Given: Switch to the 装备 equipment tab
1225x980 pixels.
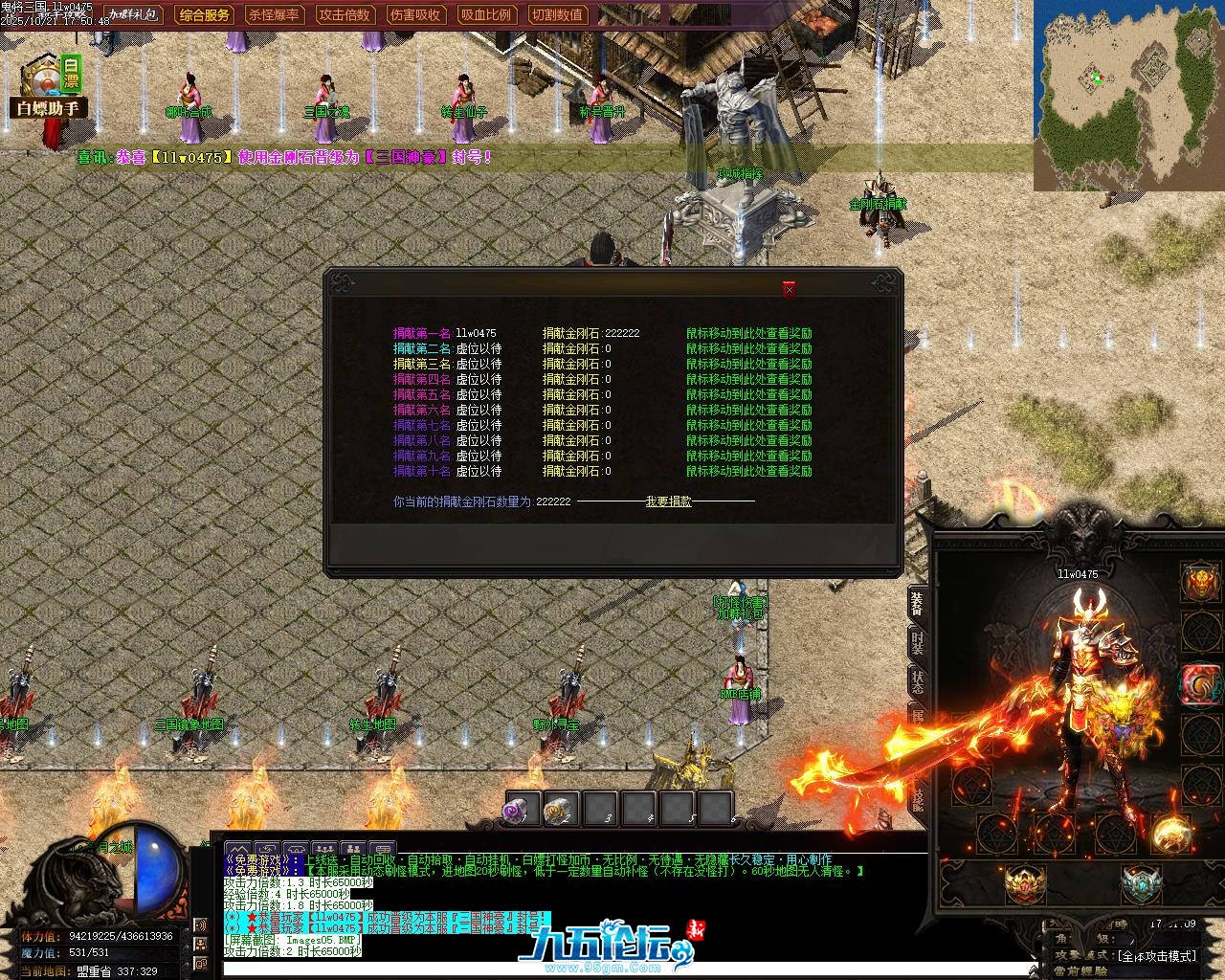Looking at the screenshot, I should point(917,601).
